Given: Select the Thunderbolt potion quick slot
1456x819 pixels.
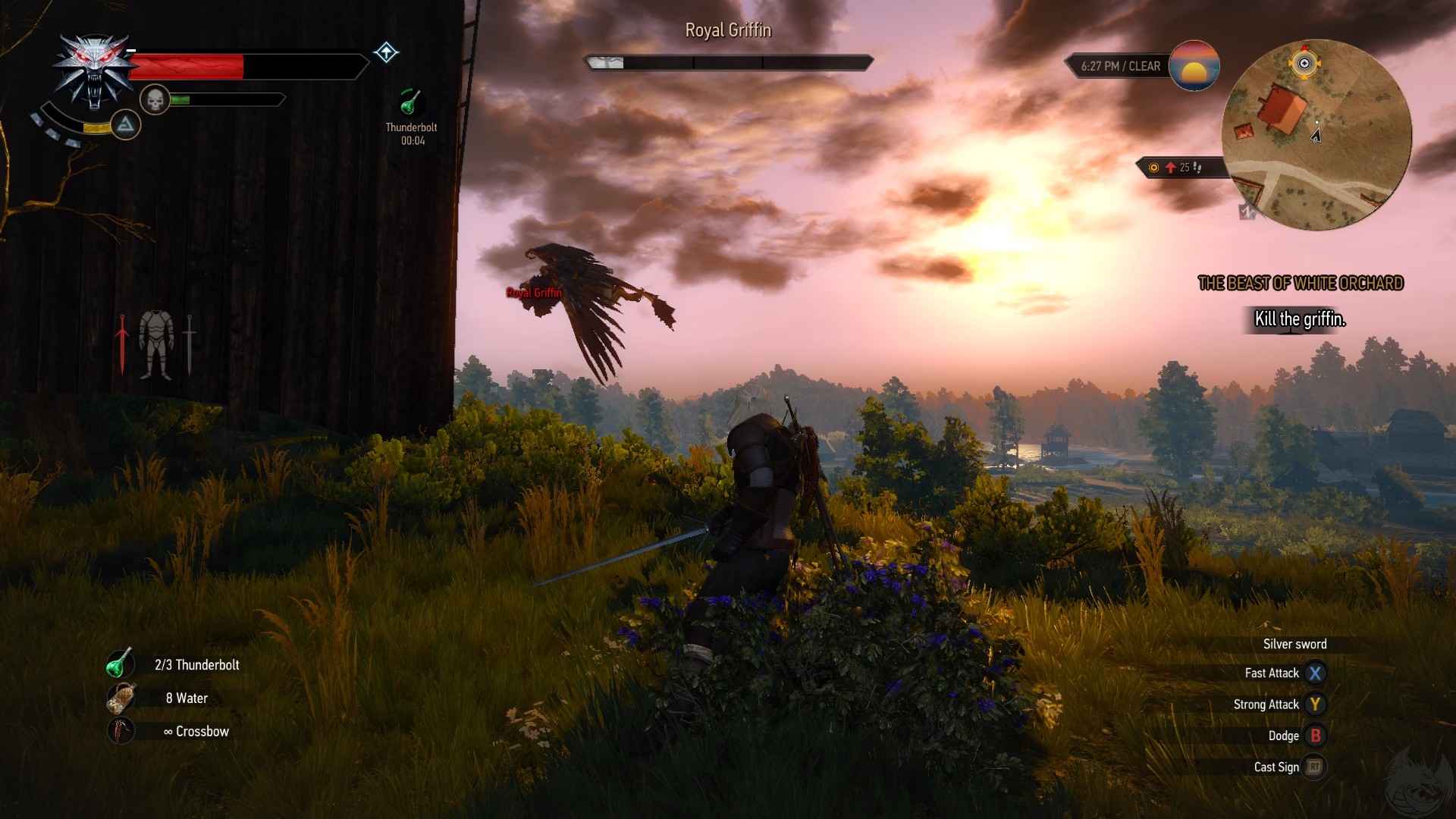Looking at the screenshot, I should pyautogui.click(x=120, y=664).
